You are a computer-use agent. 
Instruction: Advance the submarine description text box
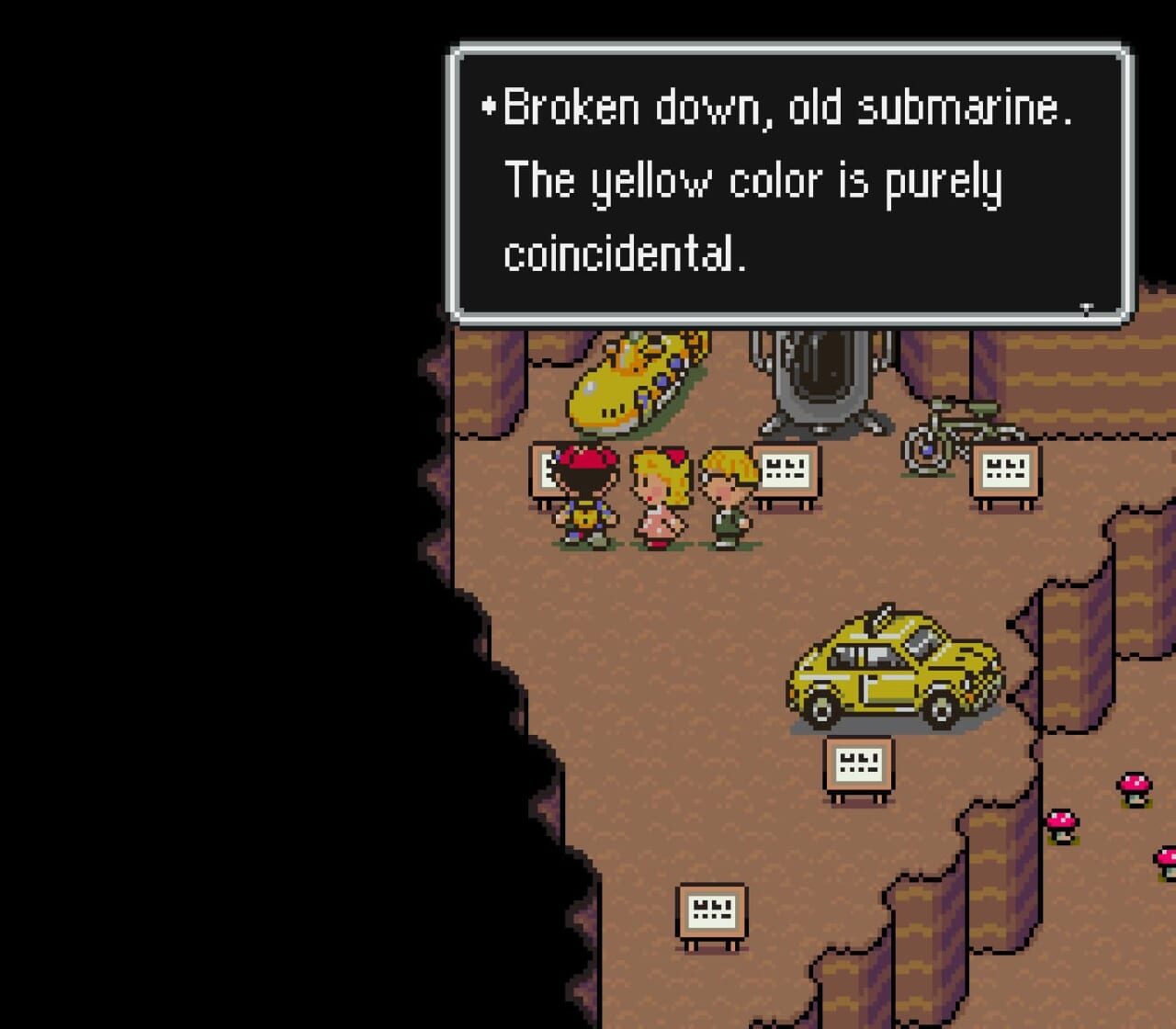788,184
